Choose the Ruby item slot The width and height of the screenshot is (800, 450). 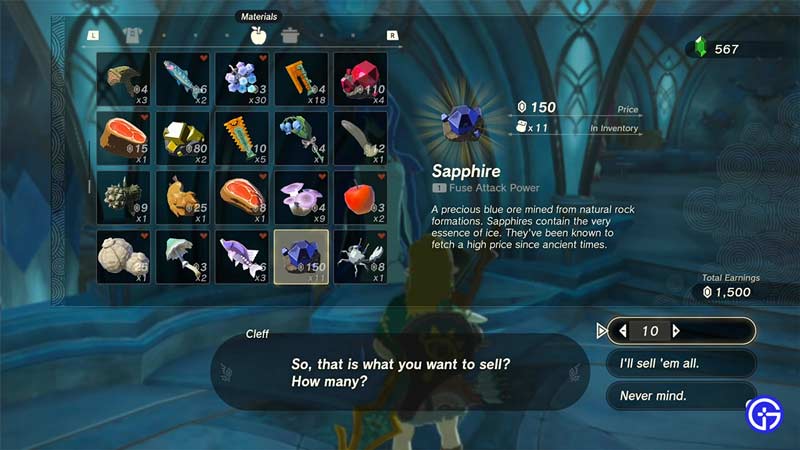[x=359, y=79]
